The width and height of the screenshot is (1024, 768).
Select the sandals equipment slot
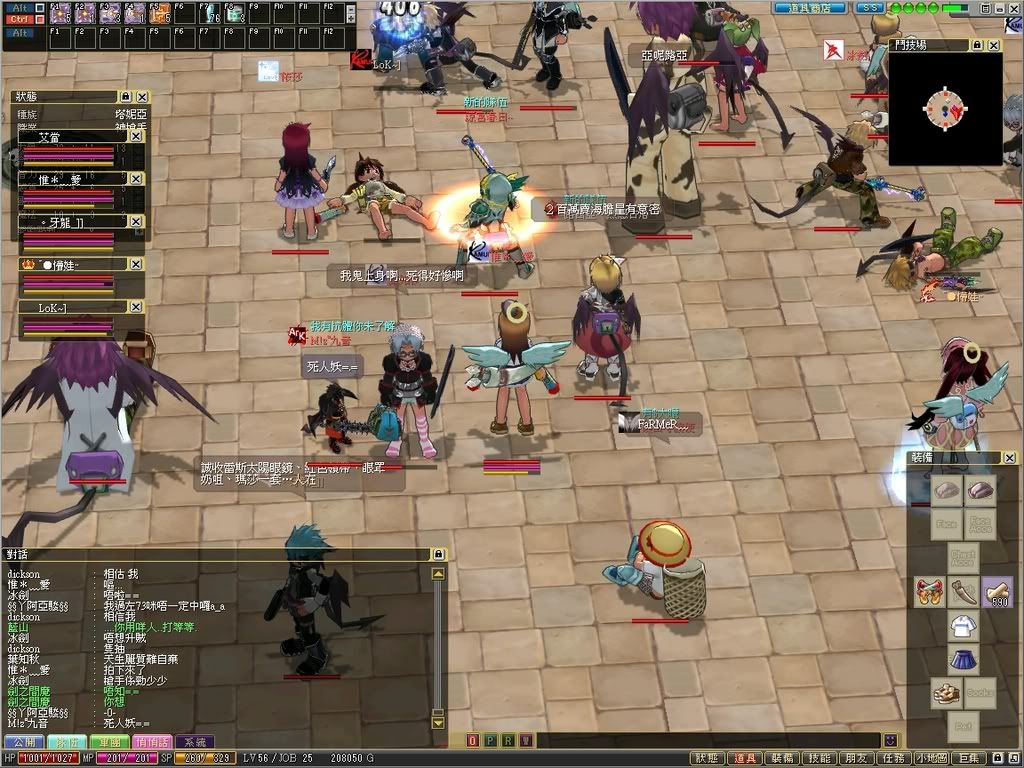click(x=947, y=693)
